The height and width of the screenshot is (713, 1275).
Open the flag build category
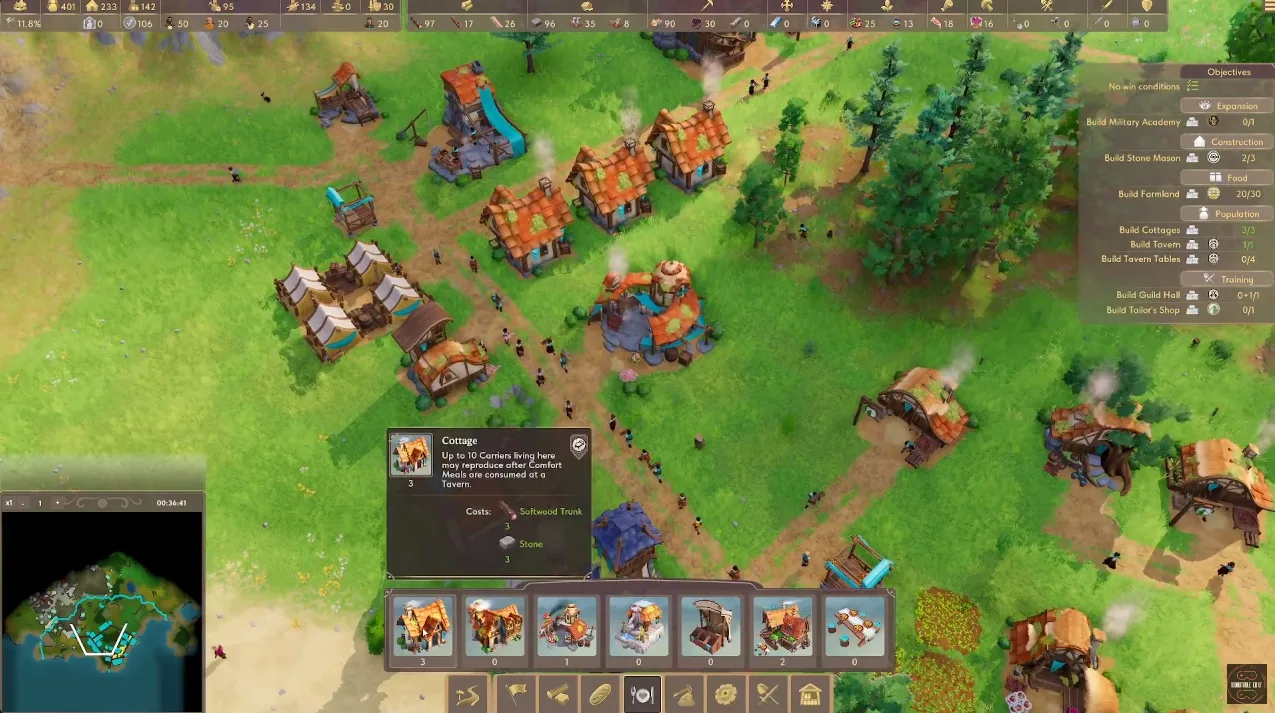click(x=513, y=693)
